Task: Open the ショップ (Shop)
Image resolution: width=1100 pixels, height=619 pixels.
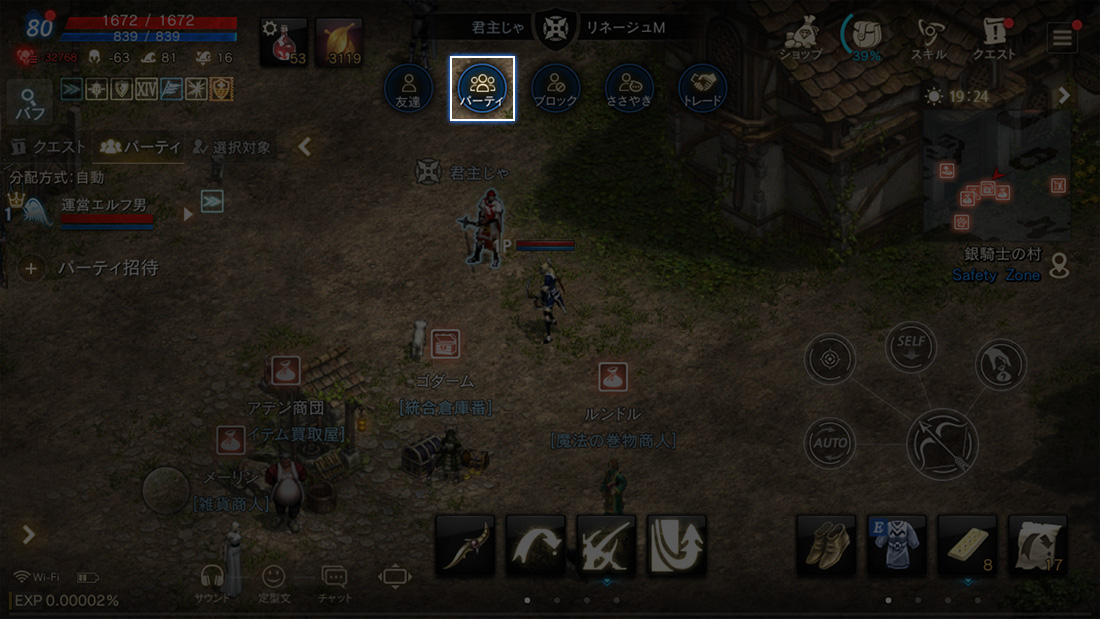Action: 800,38
